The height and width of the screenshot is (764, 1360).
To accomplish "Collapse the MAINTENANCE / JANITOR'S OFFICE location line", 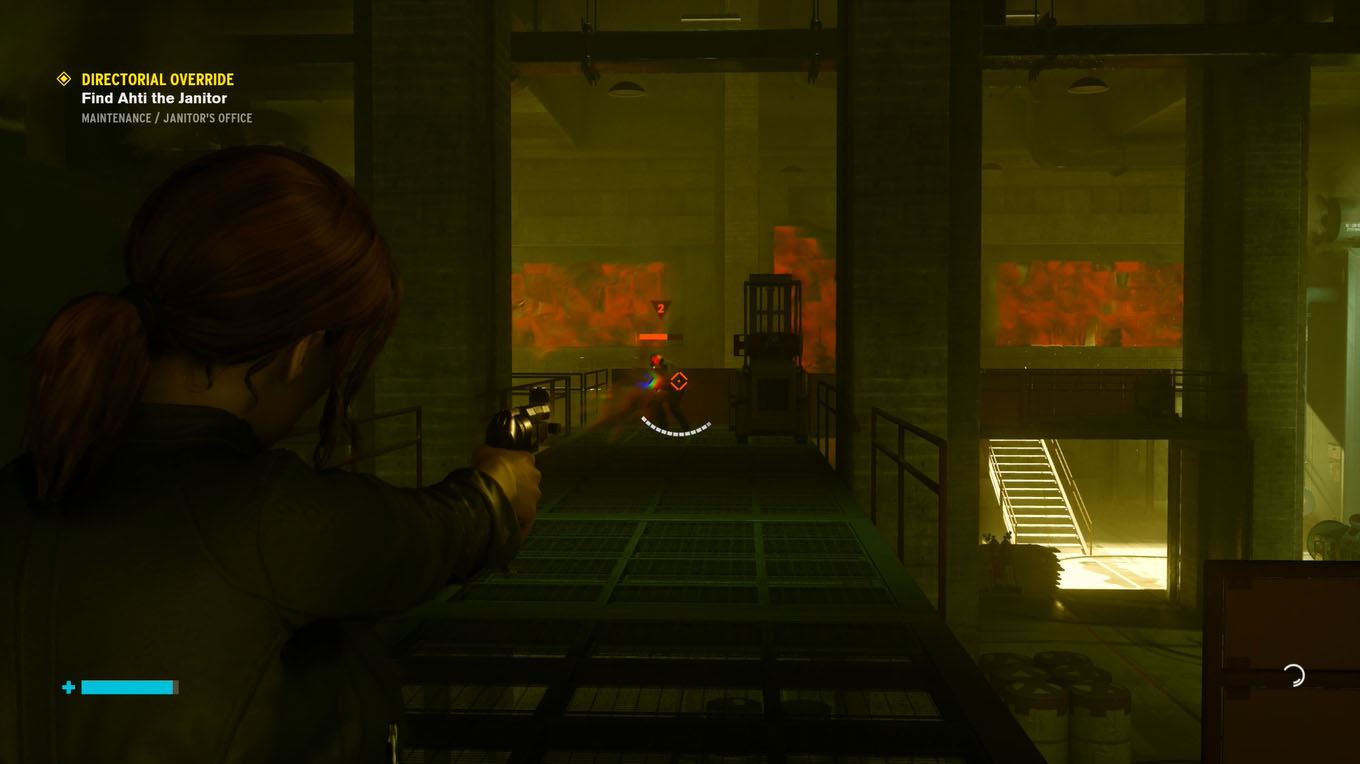I will tap(167, 117).
